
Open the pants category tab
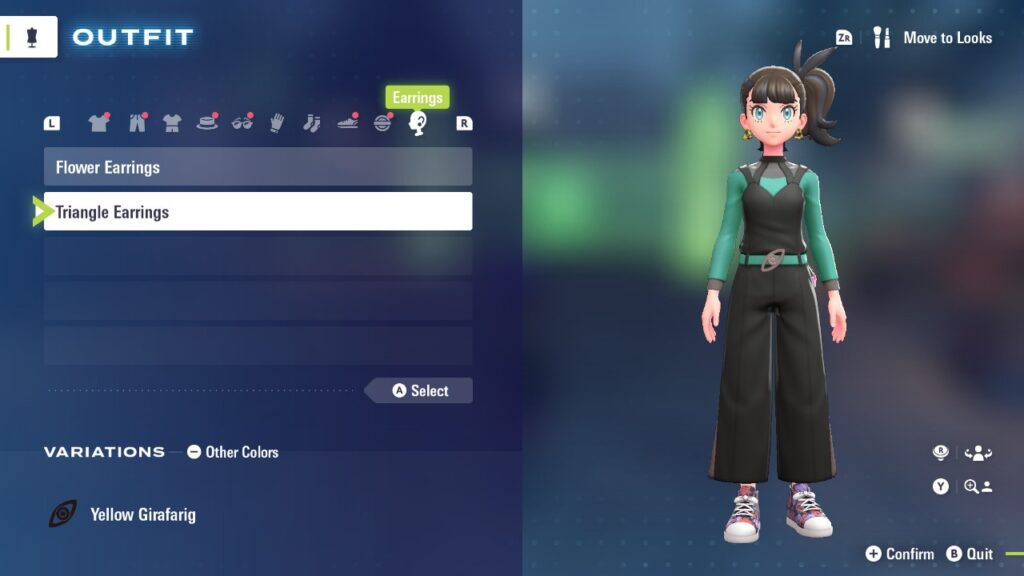coord(136,123)
